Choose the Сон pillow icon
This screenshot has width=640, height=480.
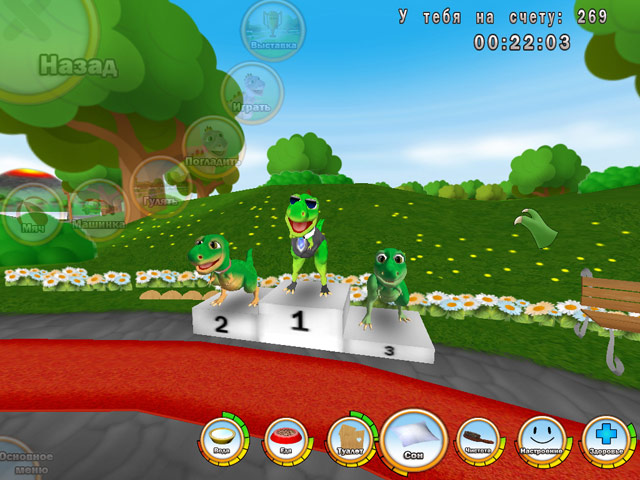413,438
